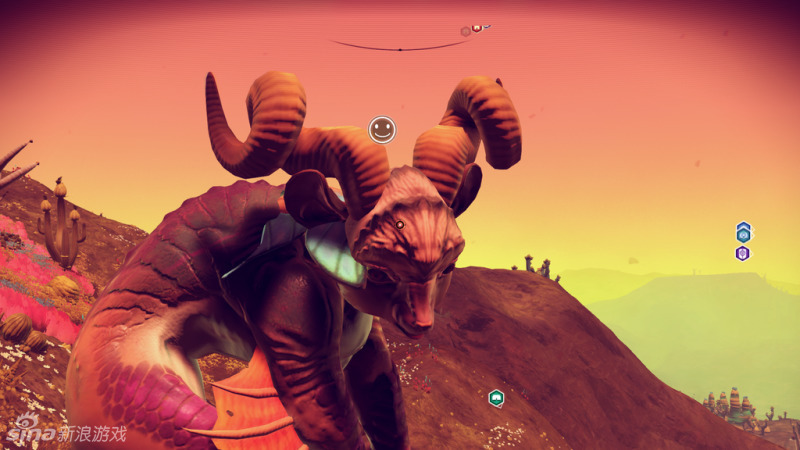The height and width of the screenshot is (450, 800).
Task: Click the green hexagon shelter marker
Action: (x=496, y=398)
